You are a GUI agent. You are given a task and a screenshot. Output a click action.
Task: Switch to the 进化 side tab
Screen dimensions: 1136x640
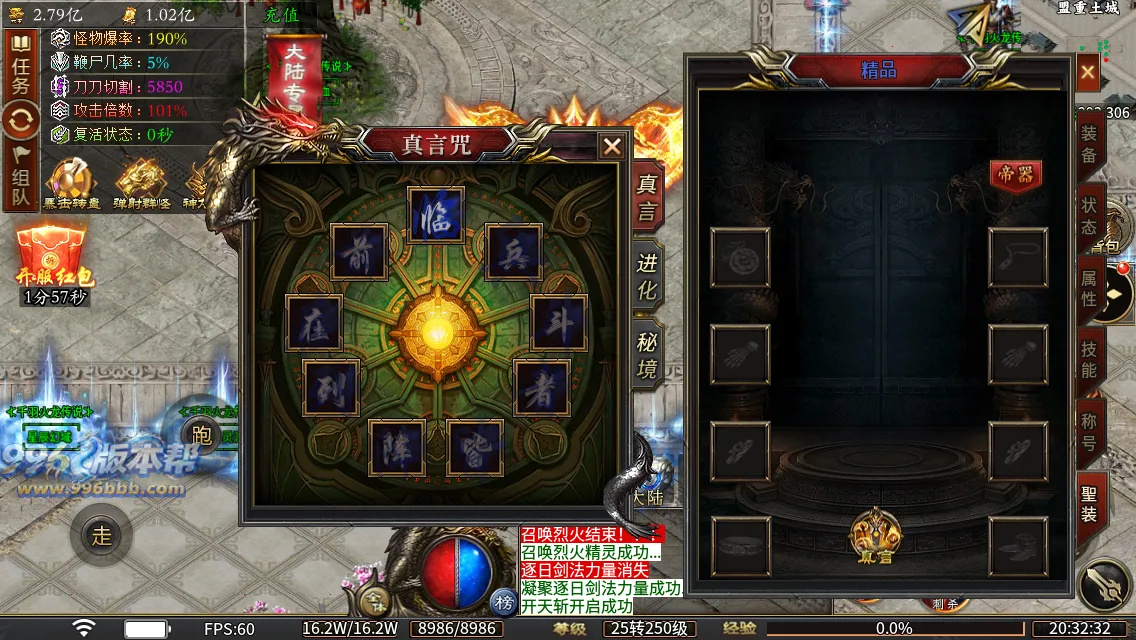pyautogui.click(x=648, y=276)
